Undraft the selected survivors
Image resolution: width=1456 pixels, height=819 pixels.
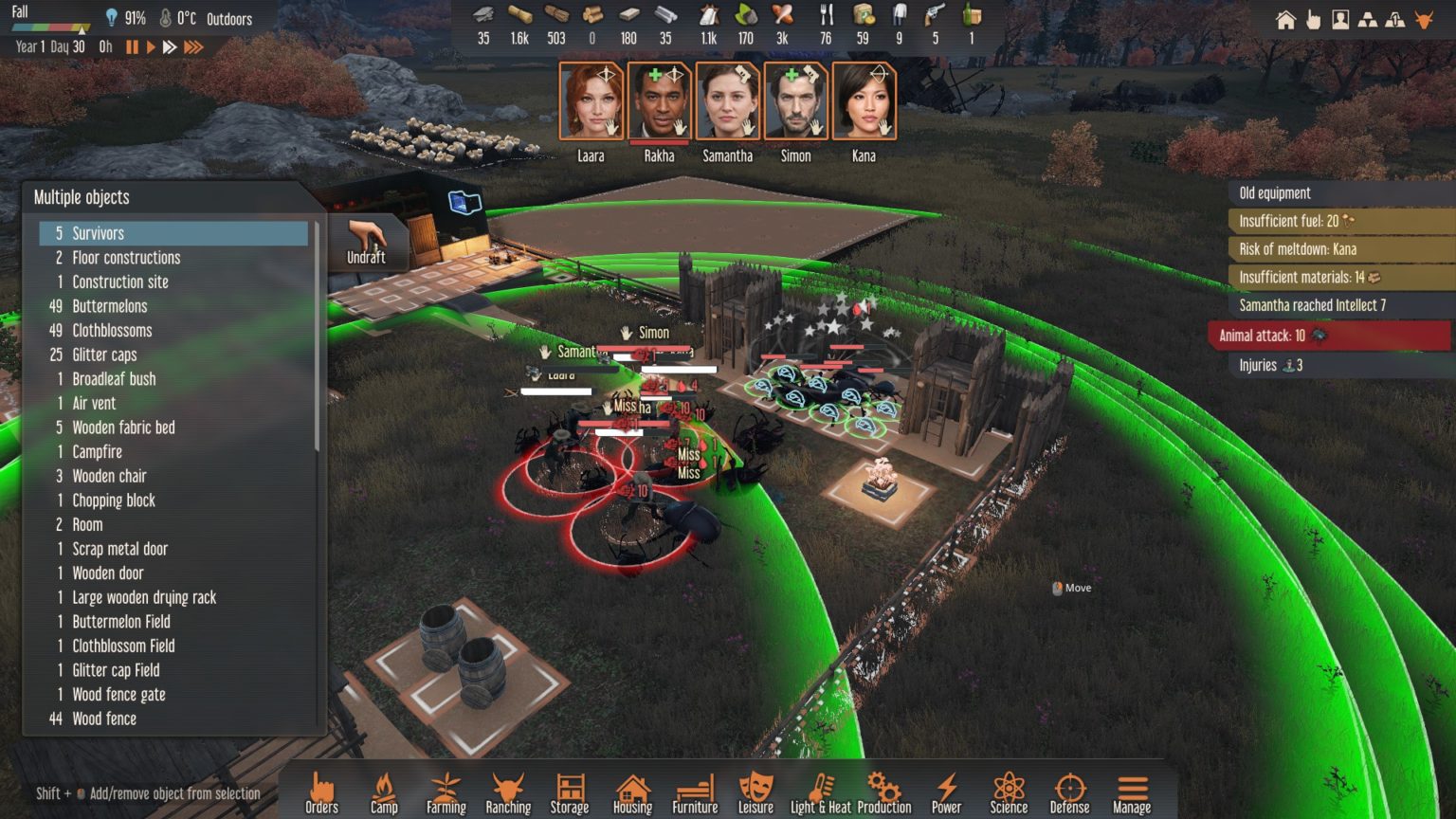(367, 243)
